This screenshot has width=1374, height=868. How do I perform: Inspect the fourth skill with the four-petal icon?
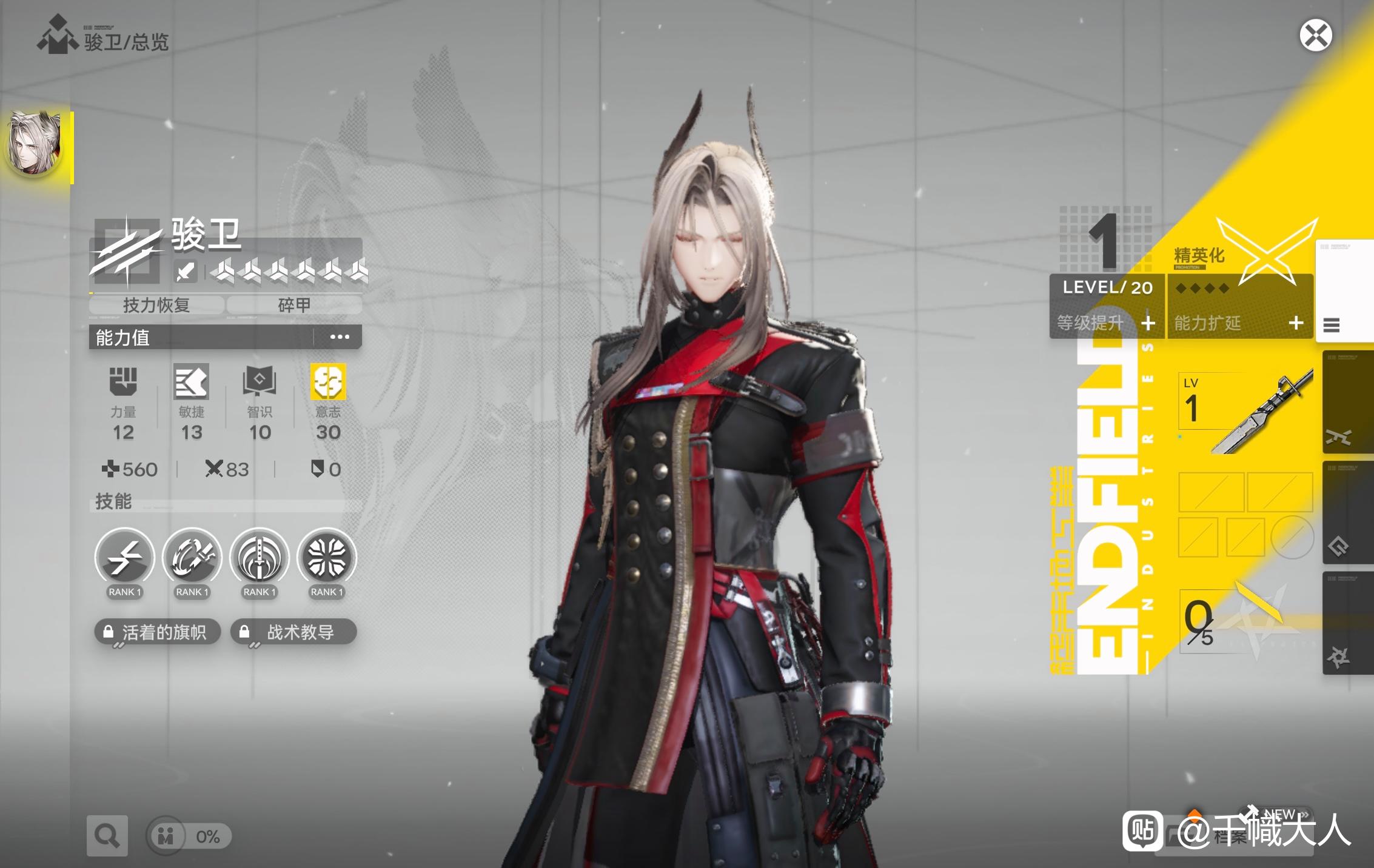[x=327, y=558]
